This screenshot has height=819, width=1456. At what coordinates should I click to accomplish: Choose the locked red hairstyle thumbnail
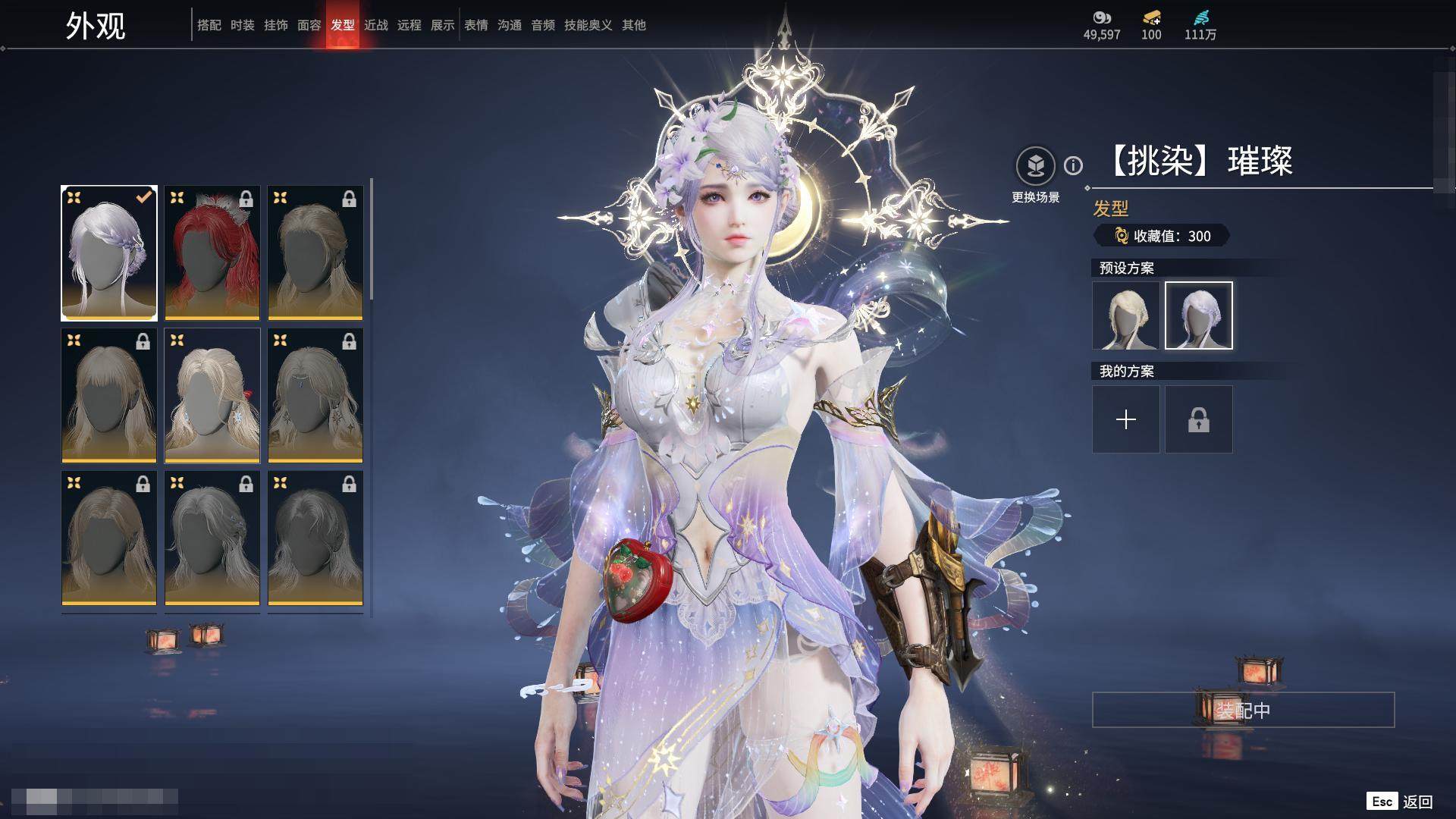click(x=212, y=253)
